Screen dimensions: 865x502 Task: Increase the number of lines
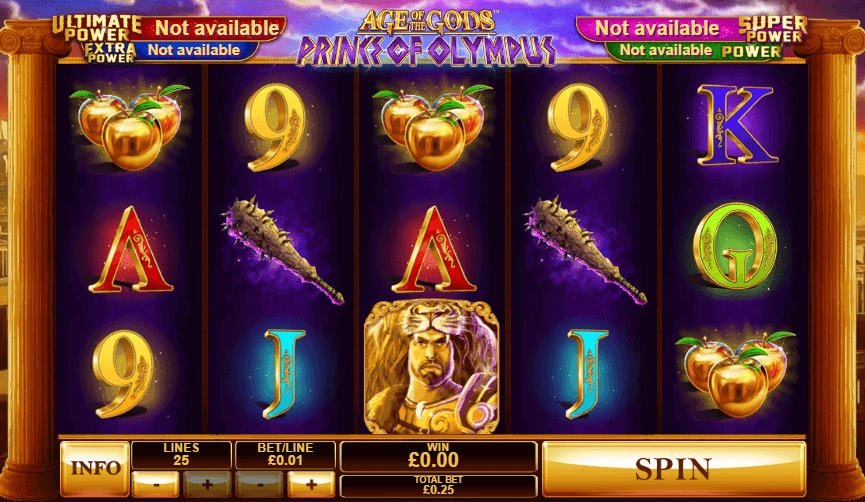207,484
